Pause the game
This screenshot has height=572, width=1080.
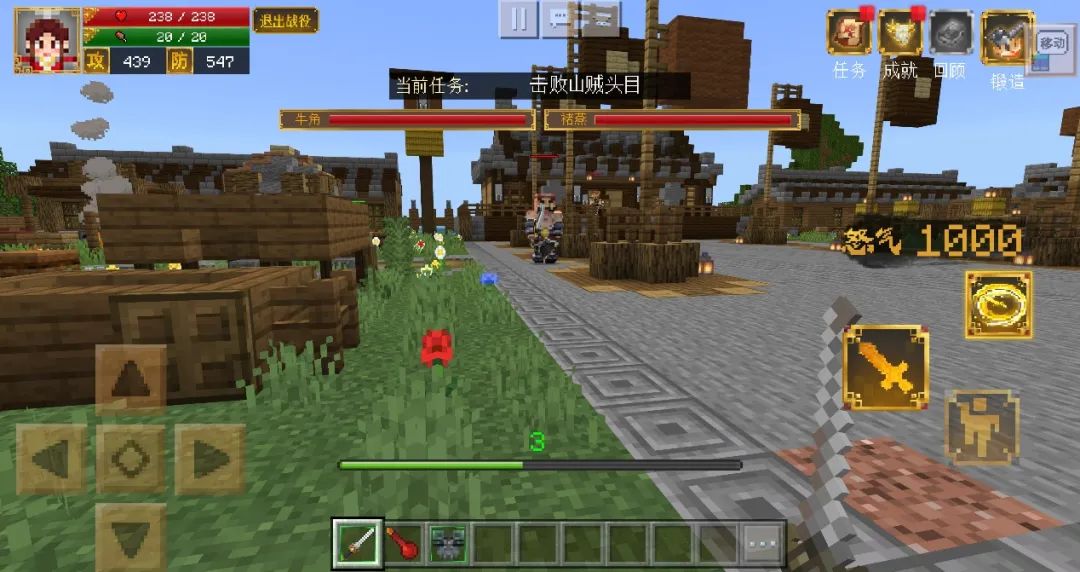point(518,19)
